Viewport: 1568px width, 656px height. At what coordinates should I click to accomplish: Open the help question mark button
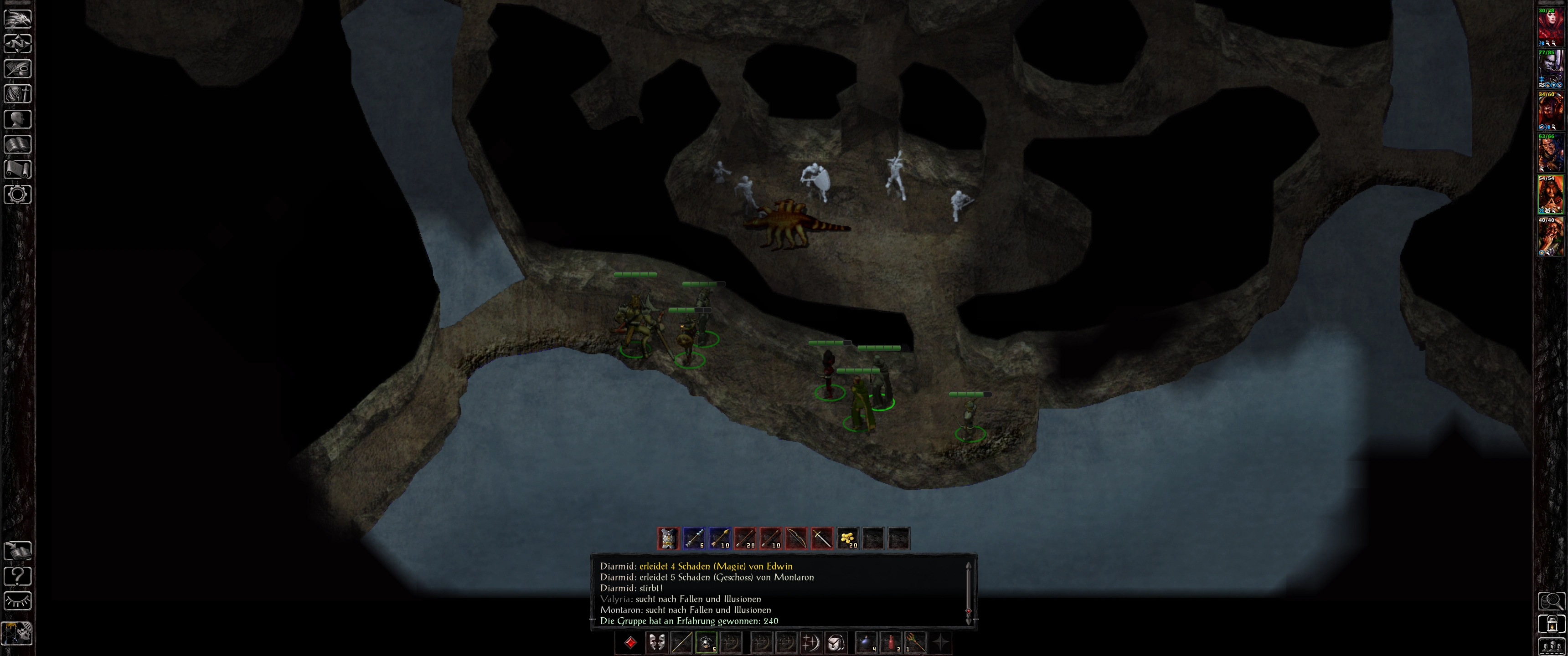18,576
